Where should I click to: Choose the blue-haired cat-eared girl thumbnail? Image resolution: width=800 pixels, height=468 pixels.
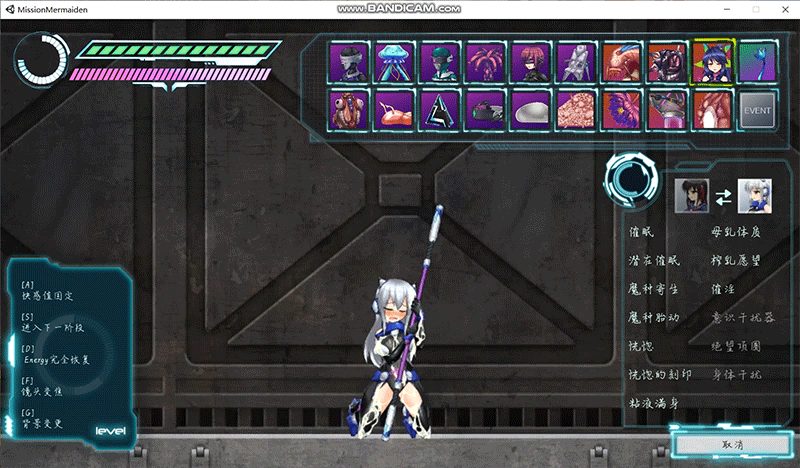(x=712, y=61)
